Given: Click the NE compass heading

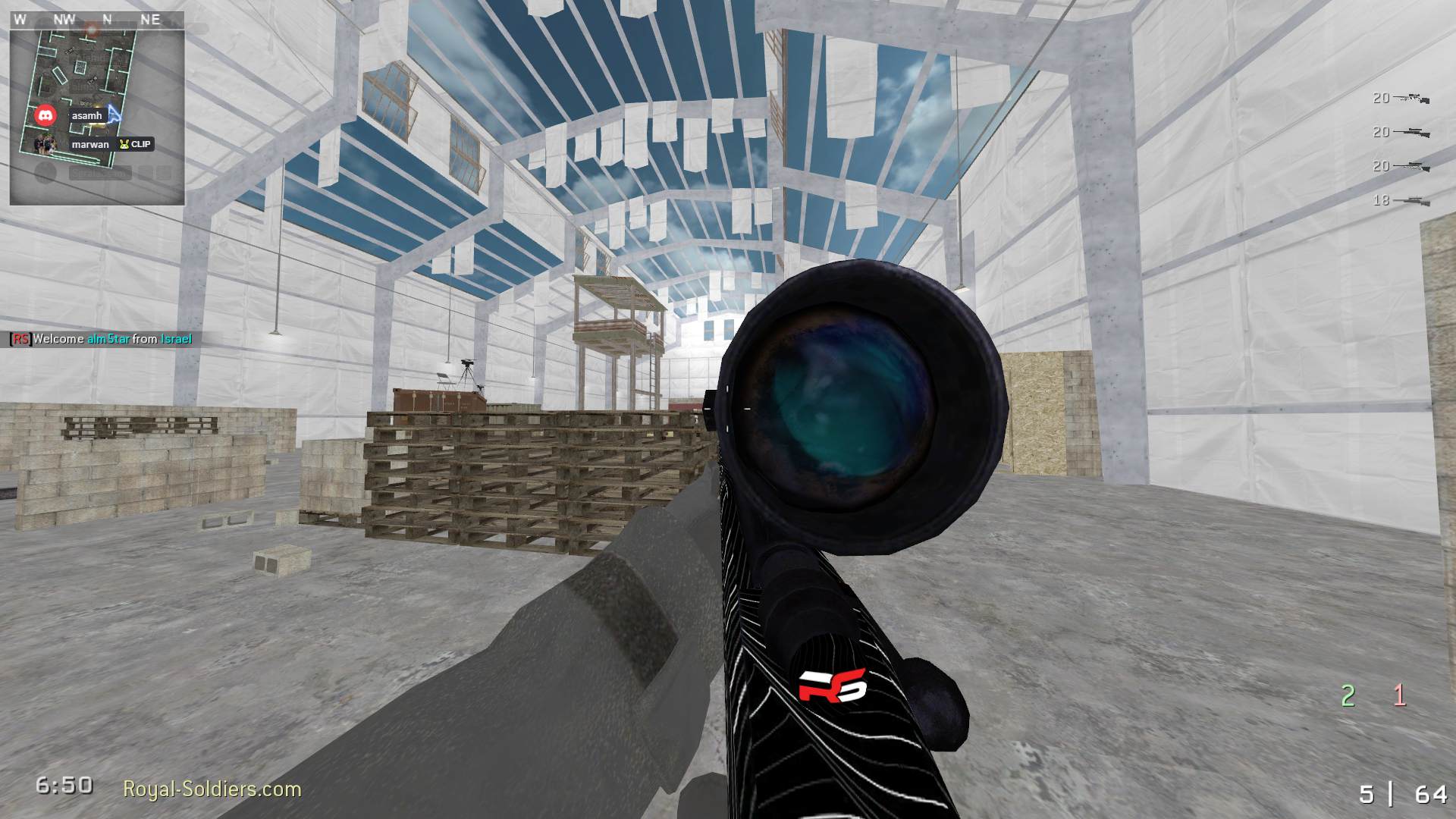Looking at the screenshot, I should (149, 20).
